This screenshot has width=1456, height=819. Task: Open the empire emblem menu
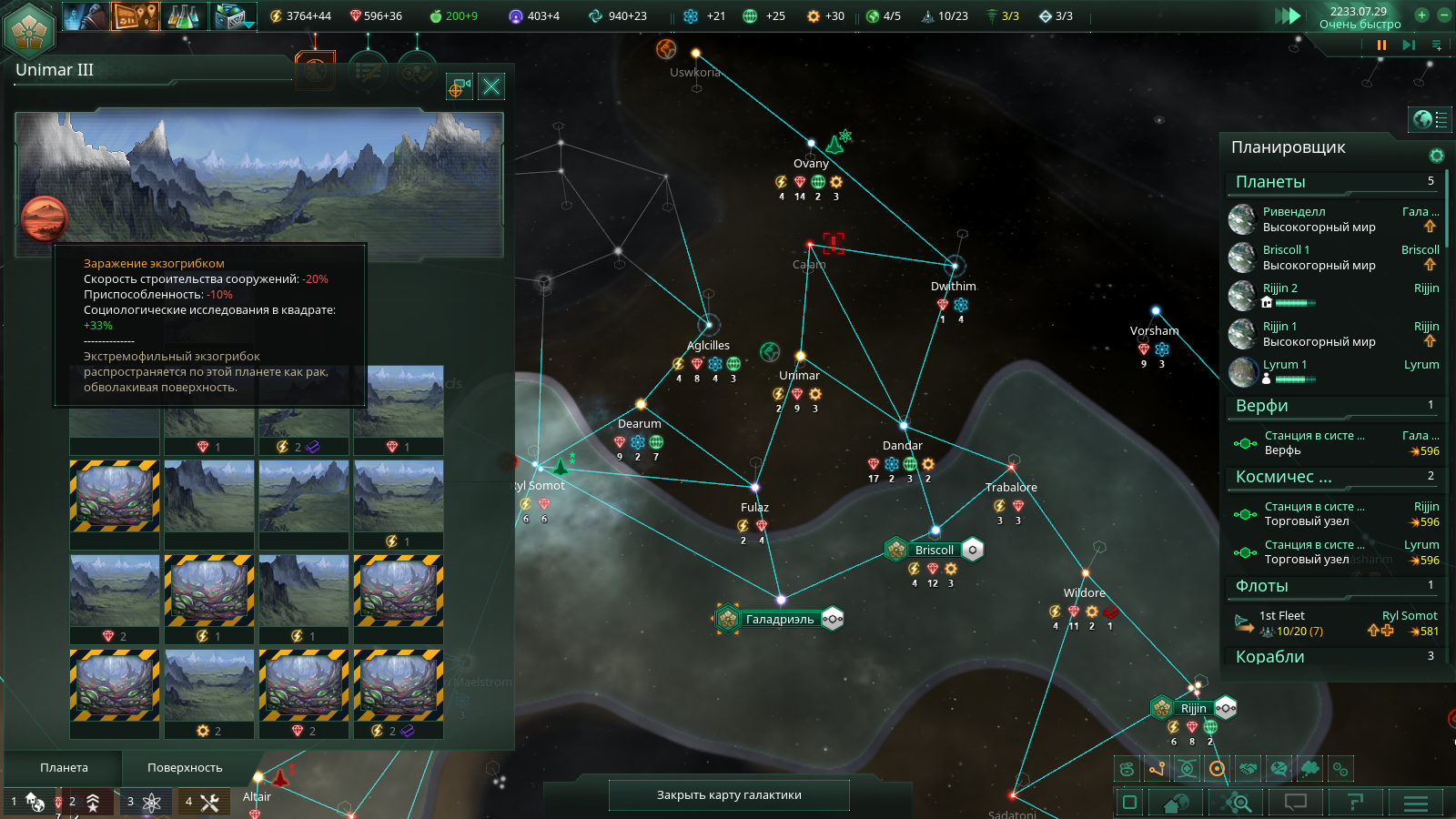point(30,30)
